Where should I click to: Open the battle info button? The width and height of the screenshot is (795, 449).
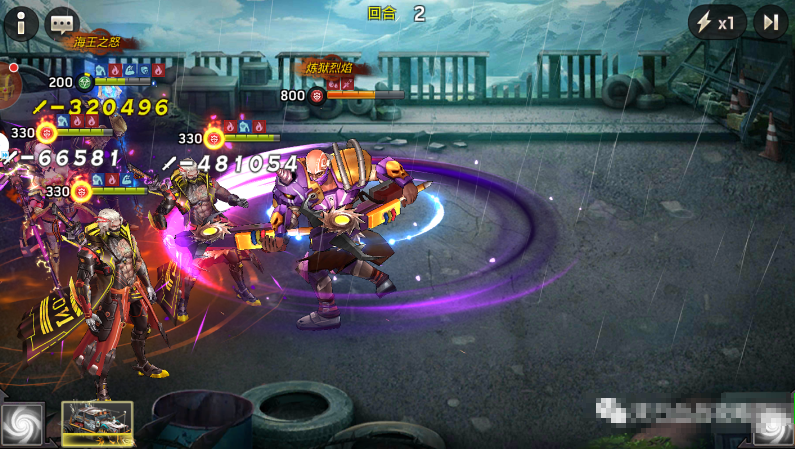[x=20, y=22]
